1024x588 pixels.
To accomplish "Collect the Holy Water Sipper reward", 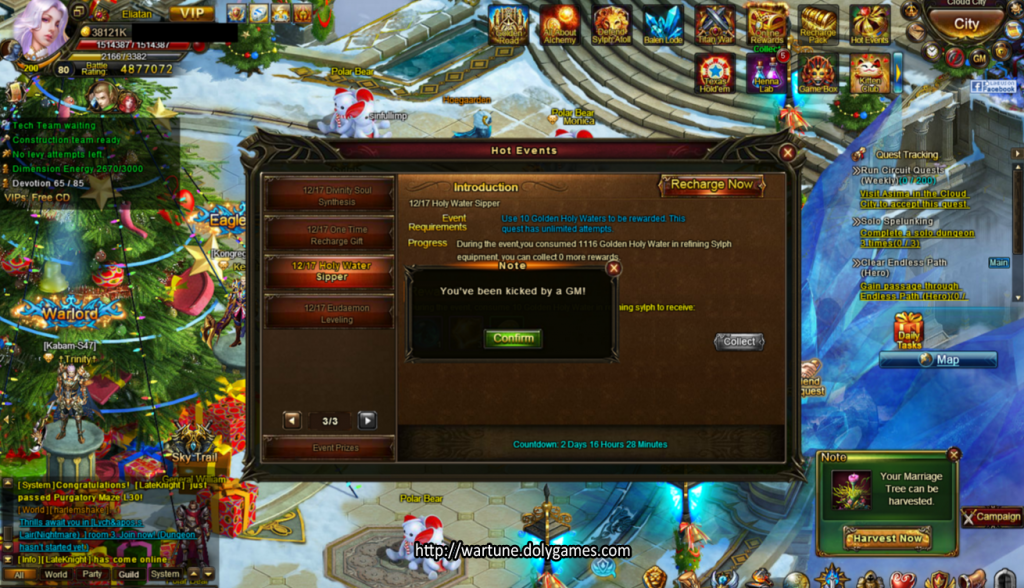I will 739,342.
